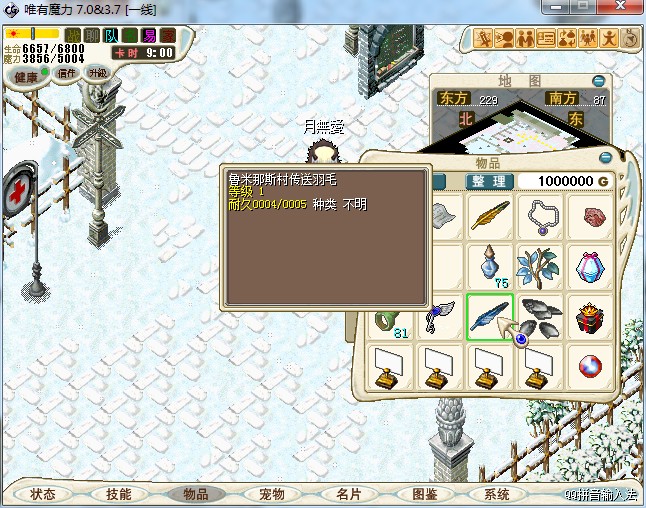Select the golden feather item
Viewport: 646px width, 508px height.
[x=490, y=215]
